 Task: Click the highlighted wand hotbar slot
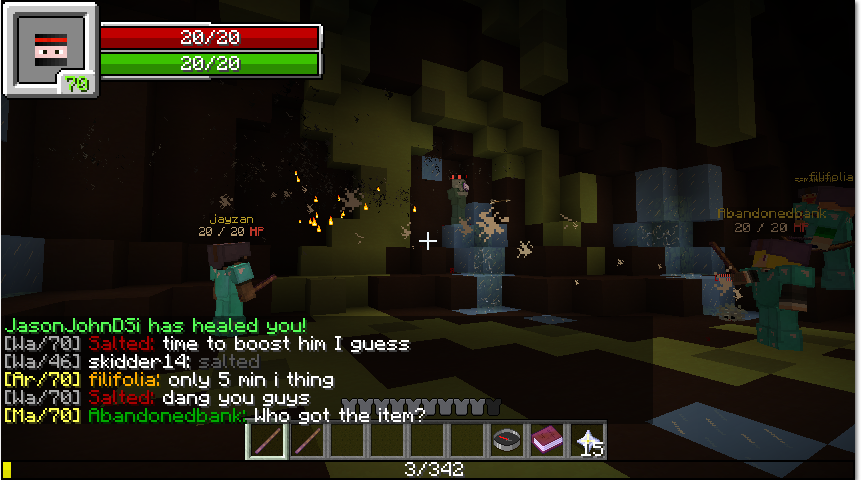266,441
